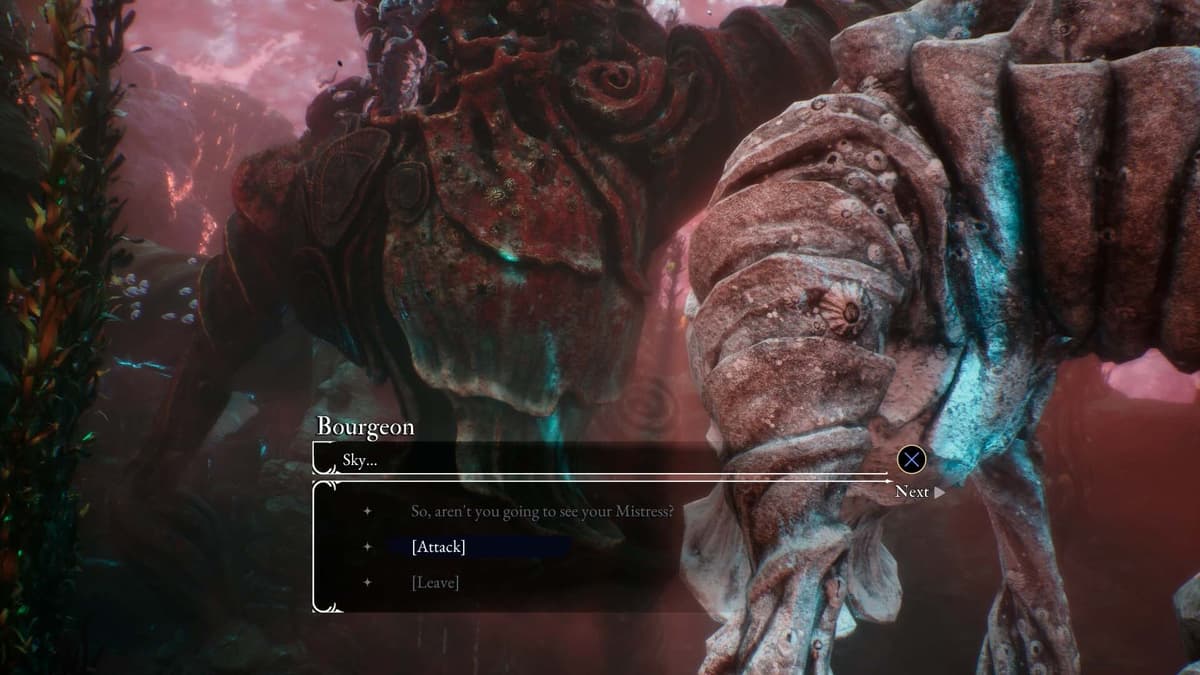Advance dialogue with the Next arrow
The height and width of the screenshot is (675, 1200).
(920, 491)
